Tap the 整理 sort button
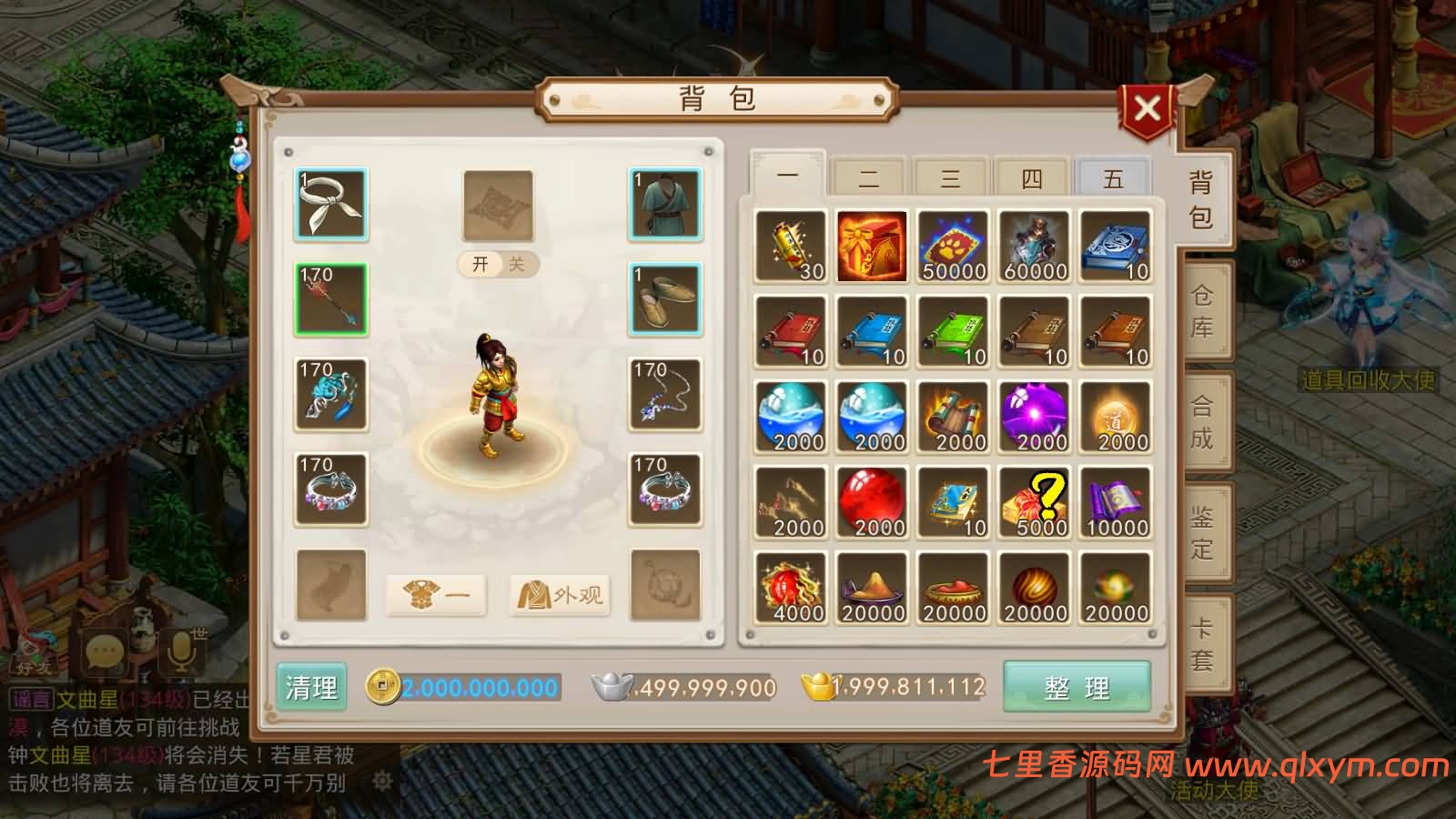The height and width of the screenshot is (819, 1456). [1077, 687]
